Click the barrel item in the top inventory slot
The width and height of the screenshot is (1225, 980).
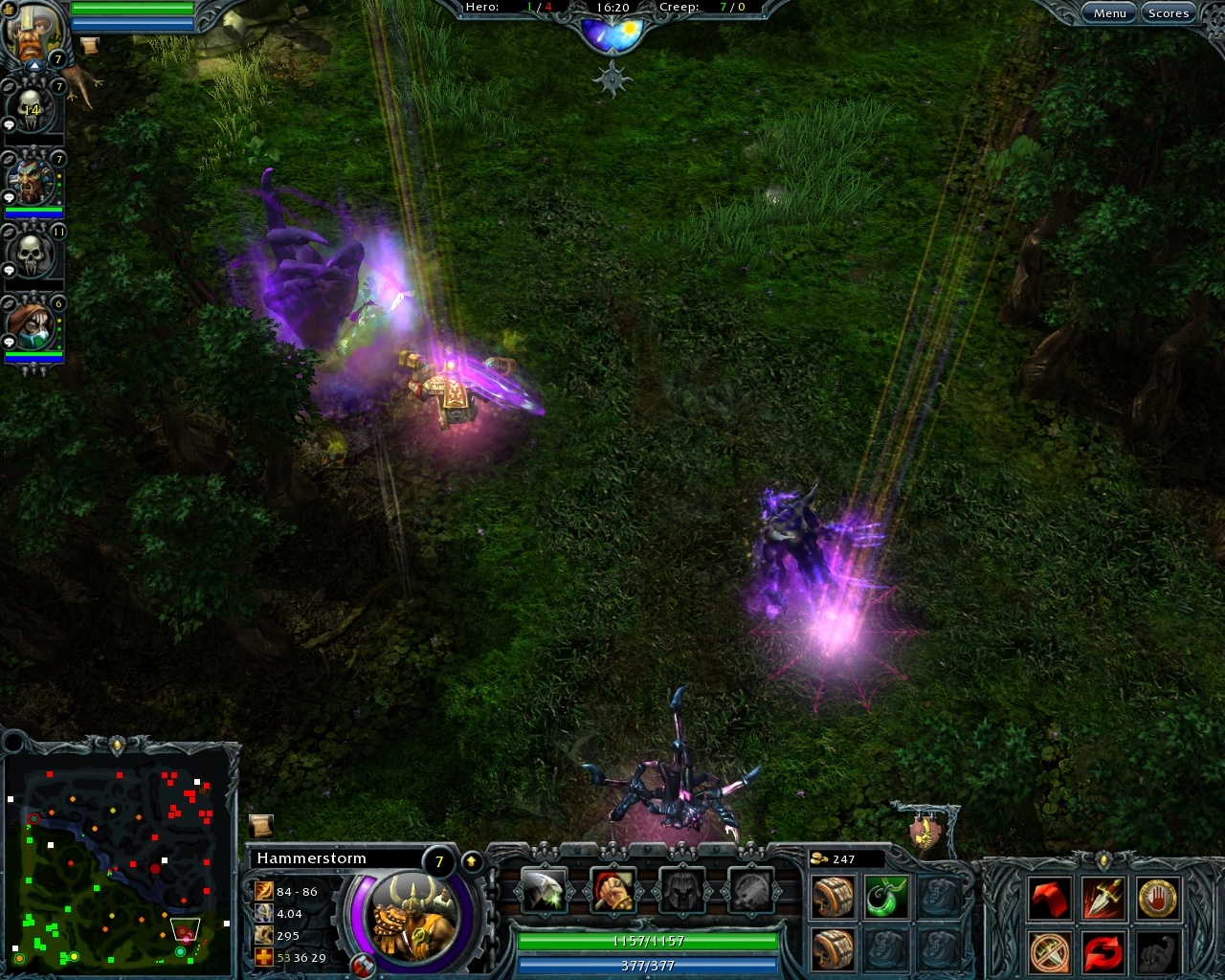833,896
